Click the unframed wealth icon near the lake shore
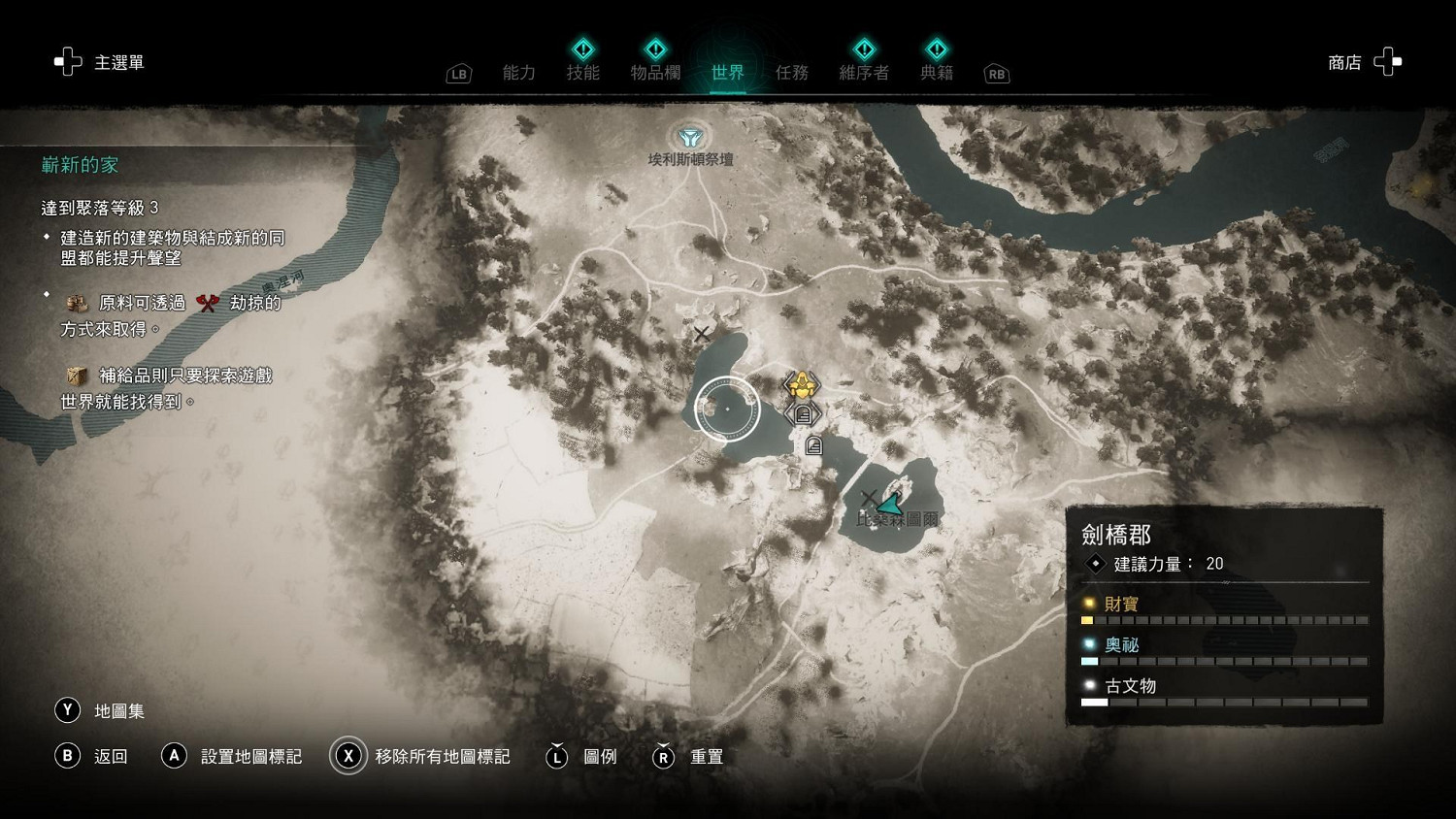 813,445
